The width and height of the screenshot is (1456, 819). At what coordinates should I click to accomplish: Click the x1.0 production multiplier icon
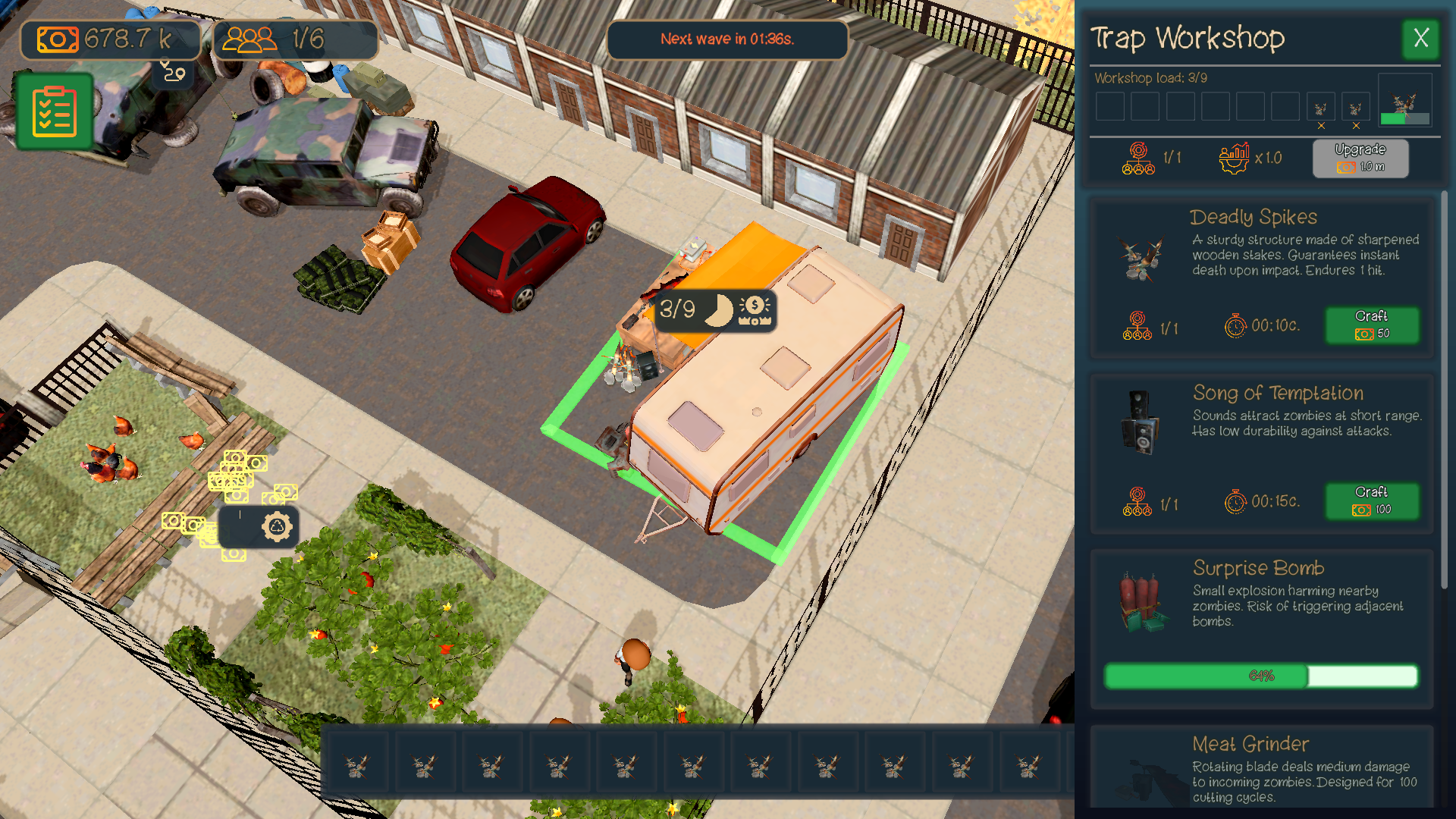point(1235,157)
